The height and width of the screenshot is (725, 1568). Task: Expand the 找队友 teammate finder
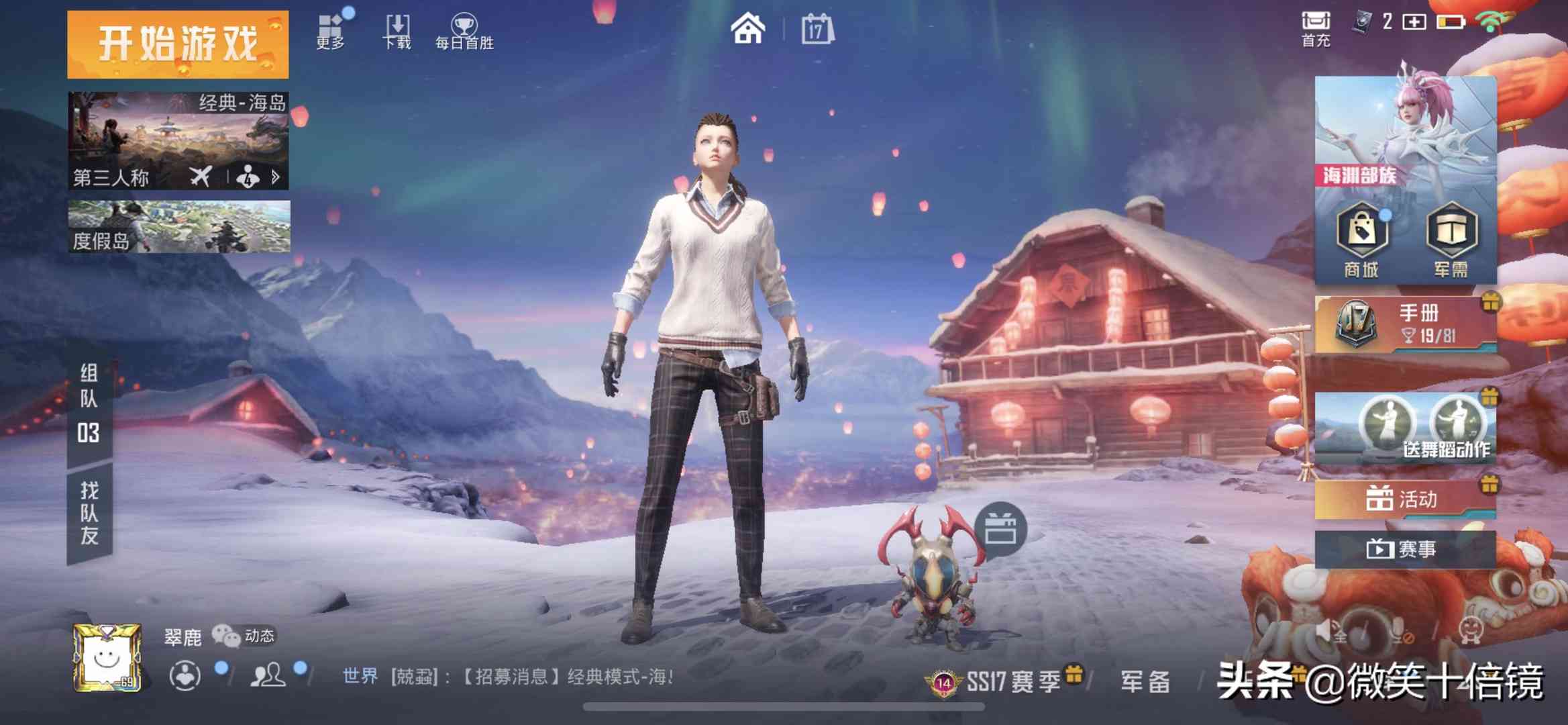[90, 514]
